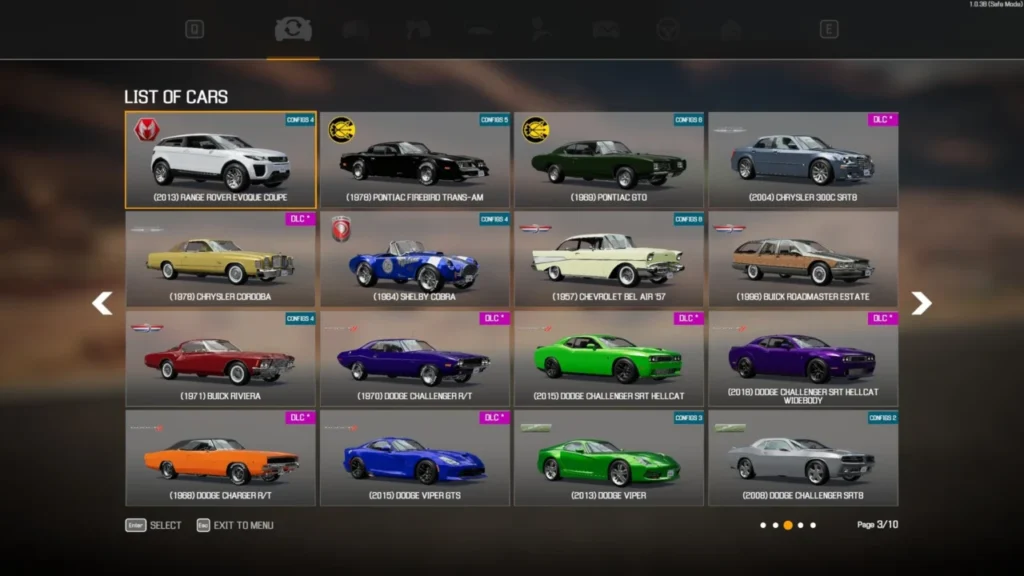
Task: Select the 1964 Shelby Cobra
Action: 415,259
